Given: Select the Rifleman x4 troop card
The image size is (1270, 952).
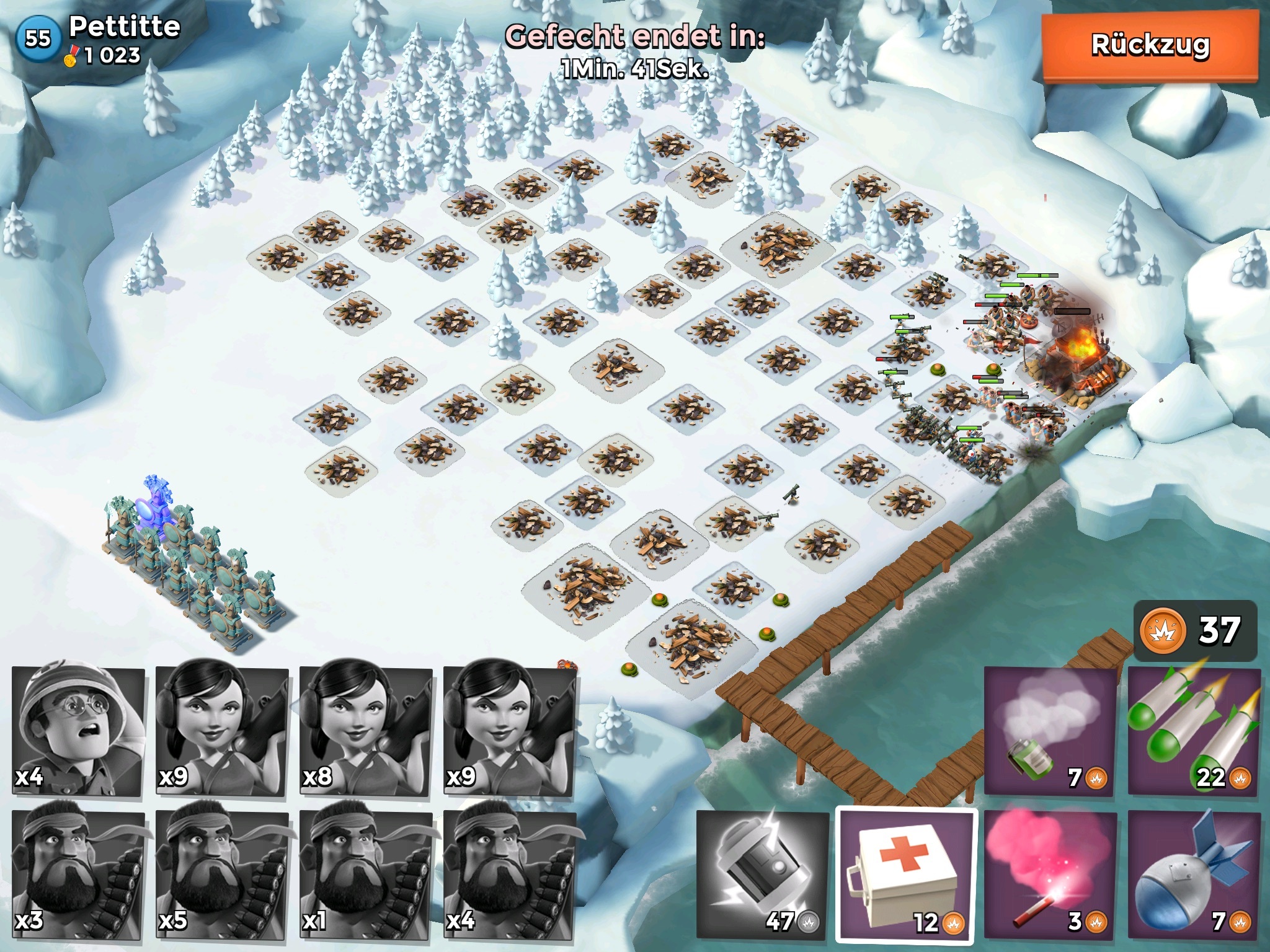Looking at the screenshot, I should 78,731.
